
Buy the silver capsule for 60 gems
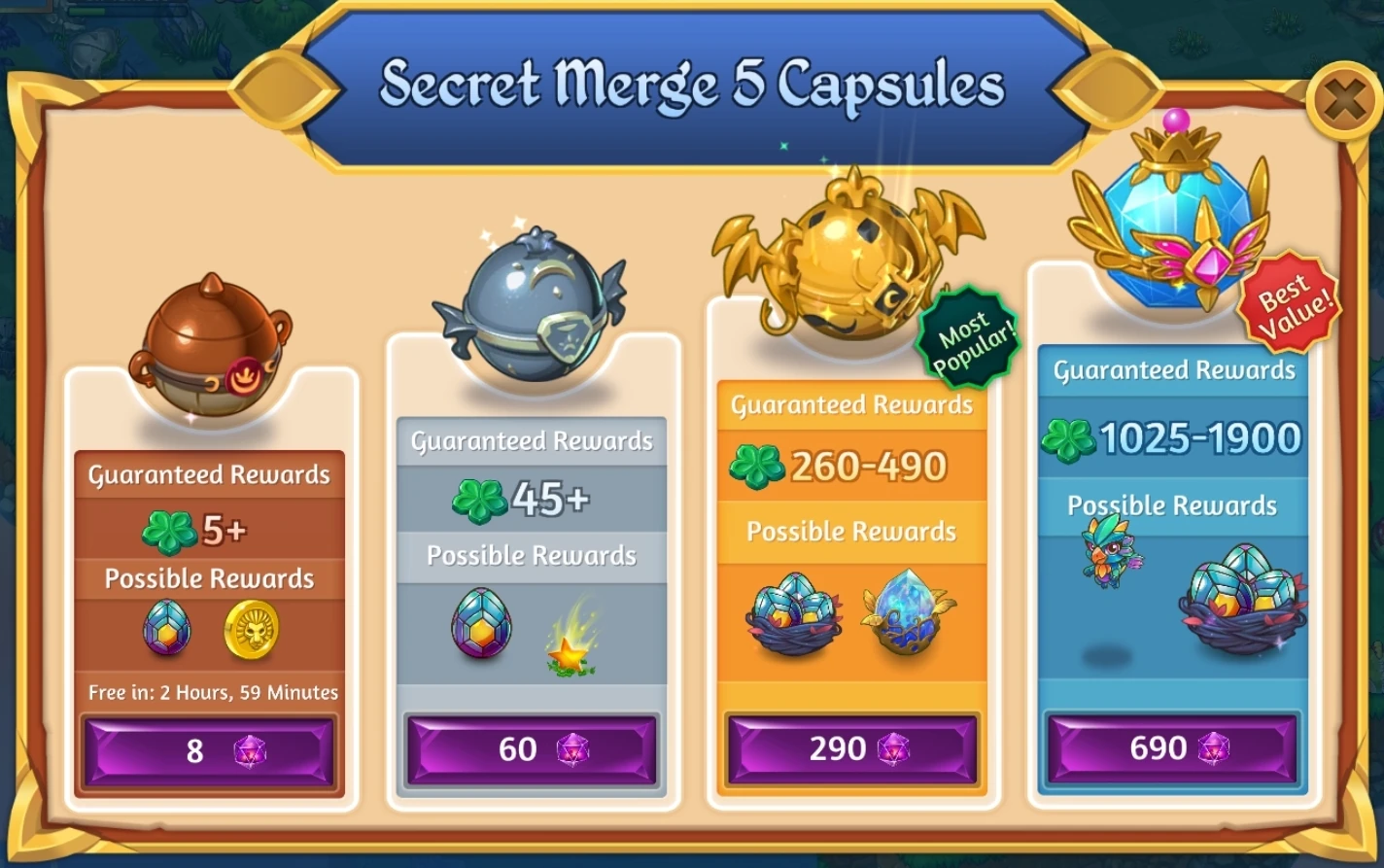[531, 749]
